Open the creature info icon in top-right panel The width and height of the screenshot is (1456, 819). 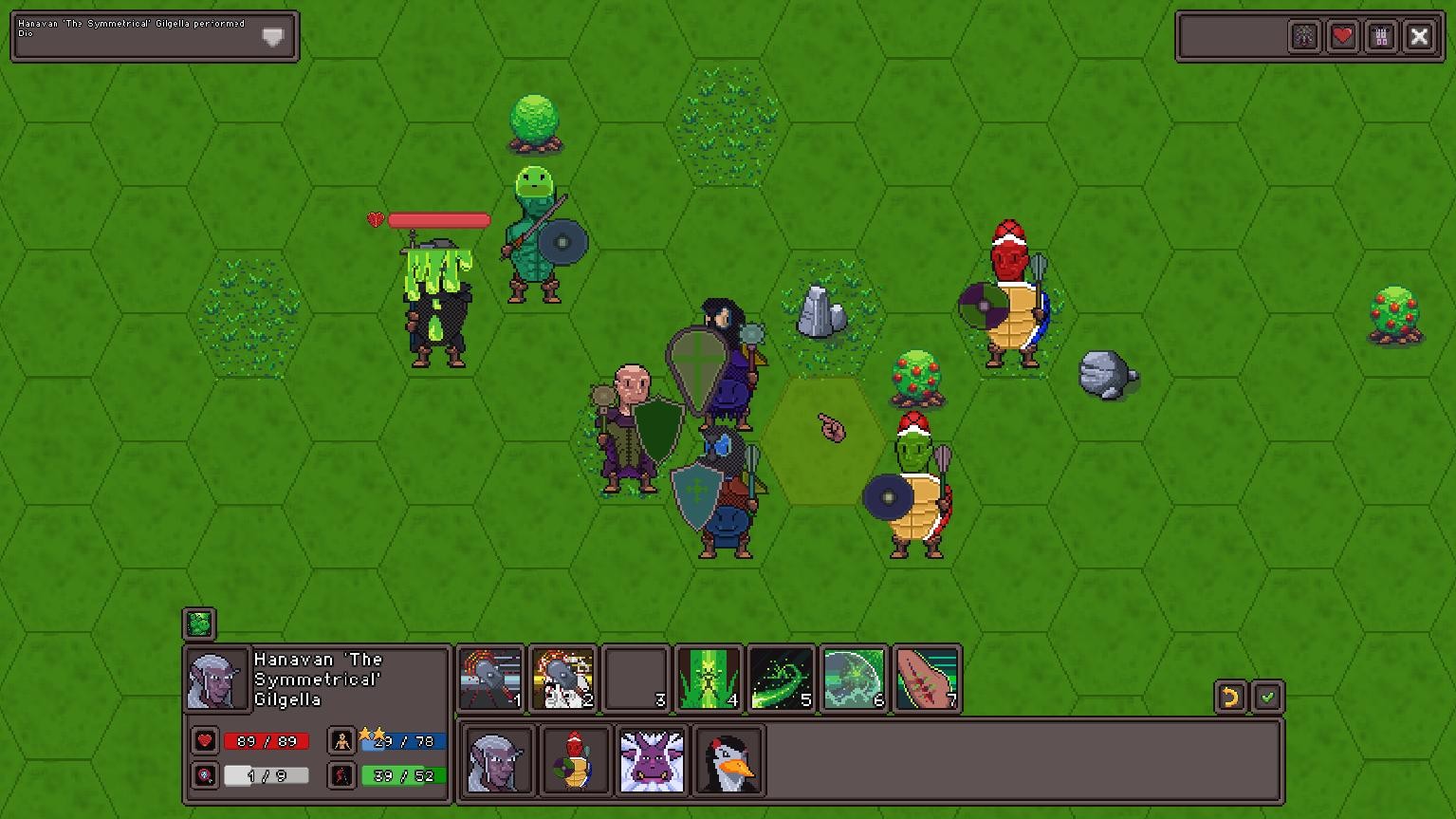[1304, 35]
